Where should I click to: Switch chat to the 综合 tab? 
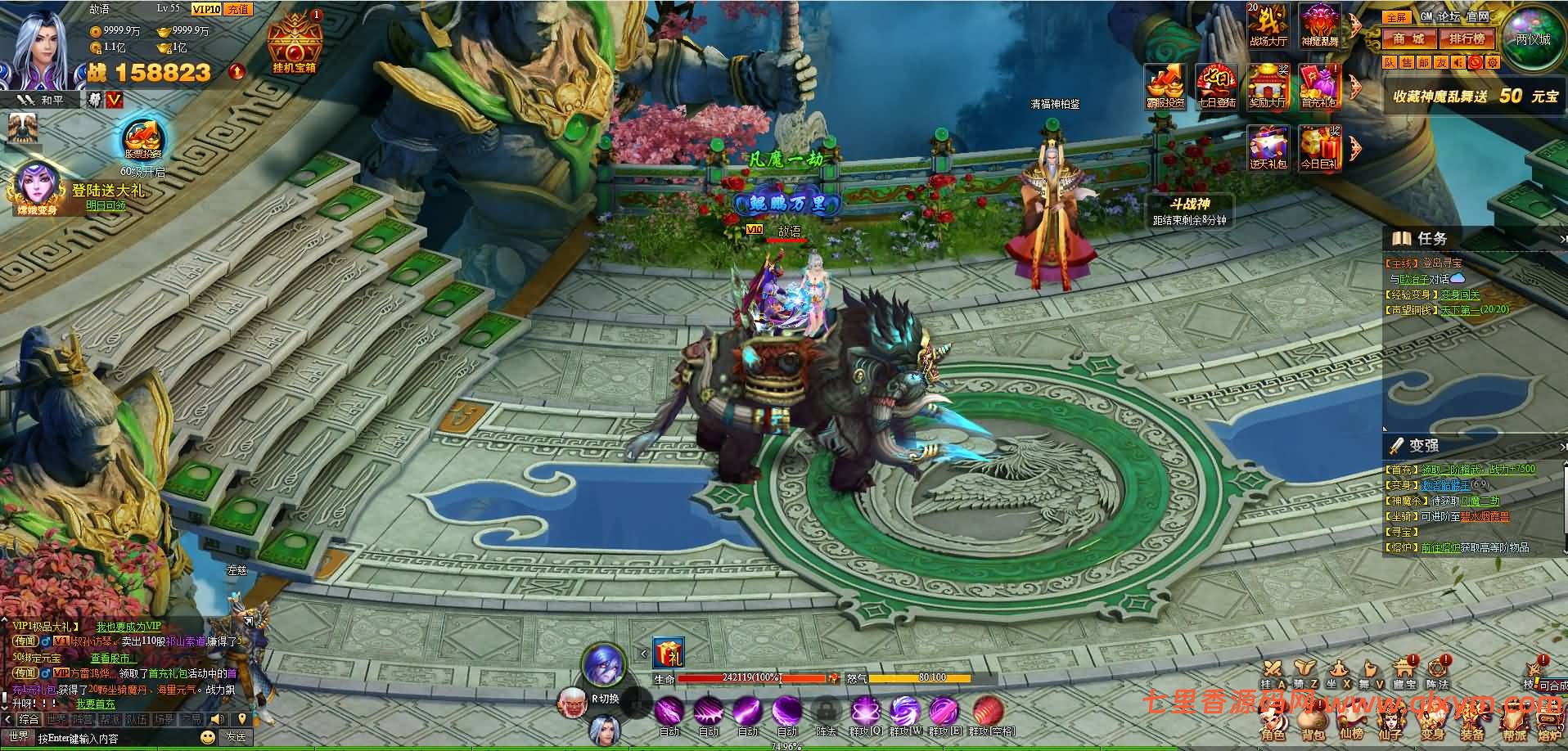coord(29,719)
